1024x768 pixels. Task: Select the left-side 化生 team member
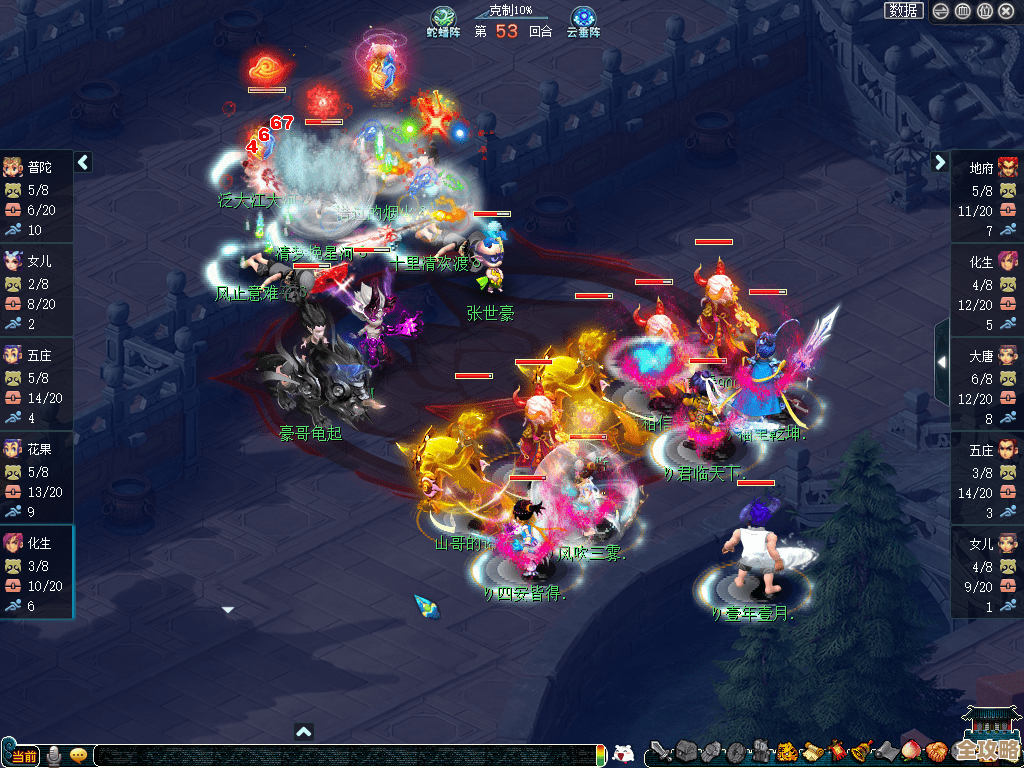[x=36, y=574]
